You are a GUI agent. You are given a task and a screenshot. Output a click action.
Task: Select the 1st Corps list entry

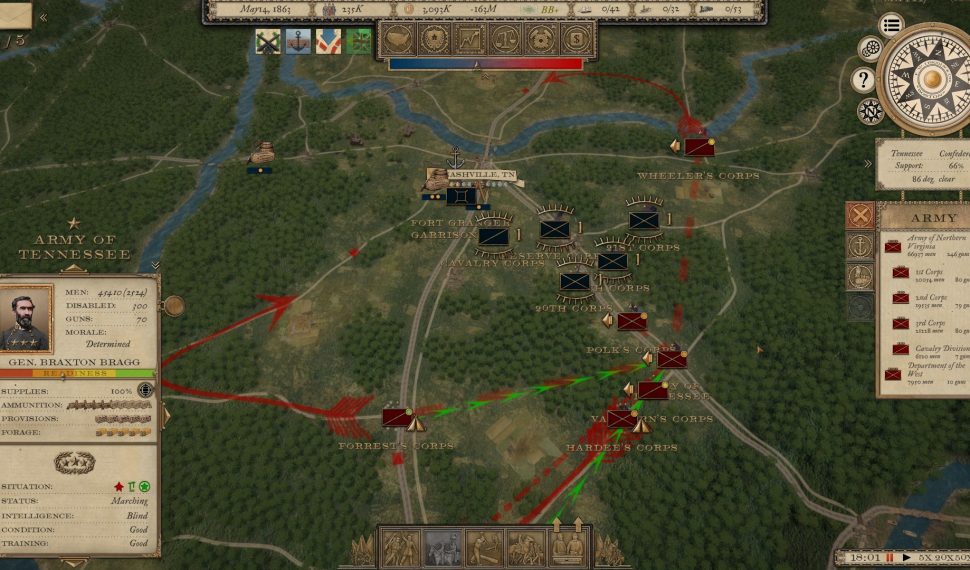(930, 276)
